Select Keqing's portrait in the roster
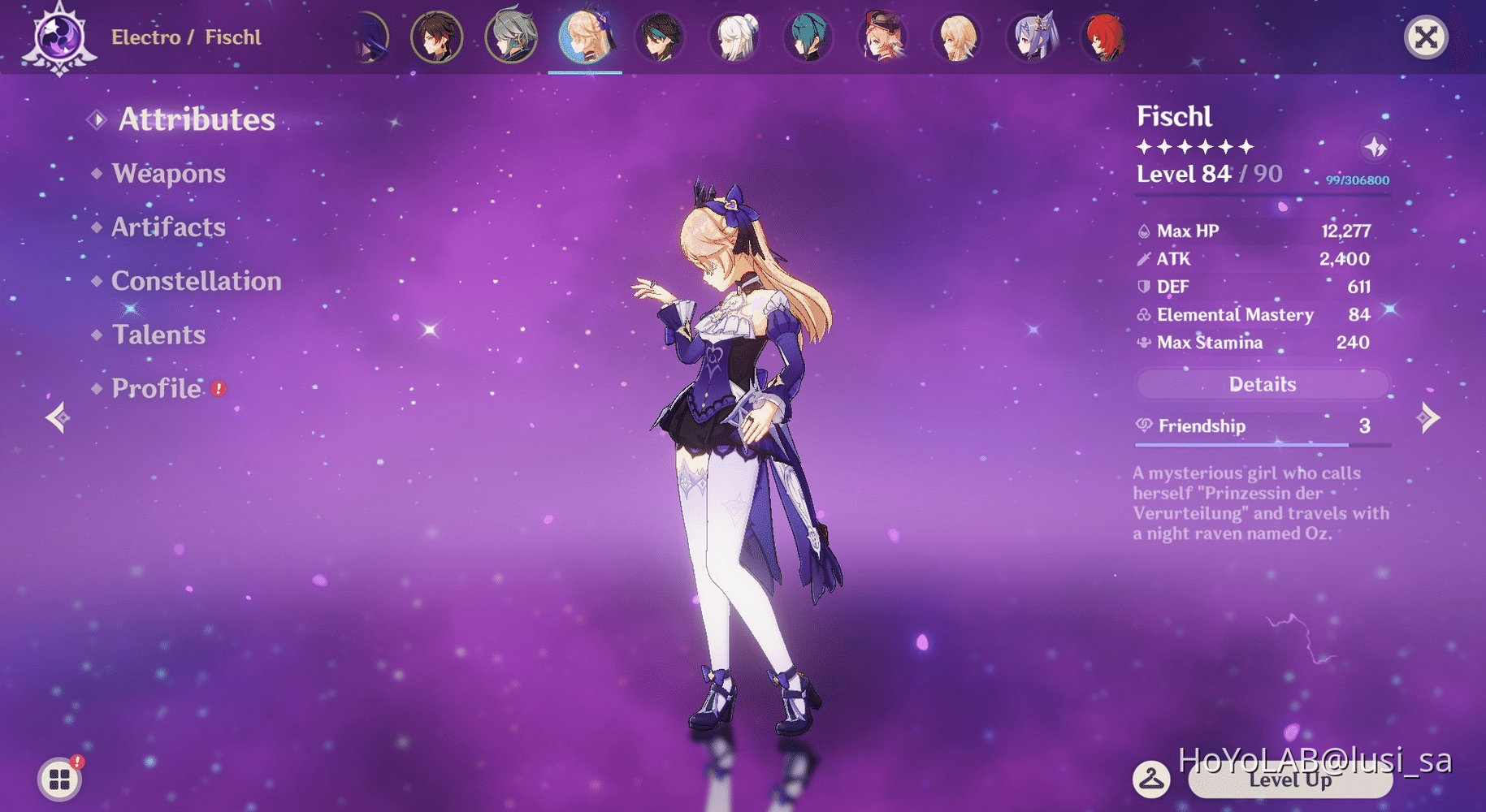Image resolution: width=1486 pixels, height=812 pixels. pos(1030,37)
